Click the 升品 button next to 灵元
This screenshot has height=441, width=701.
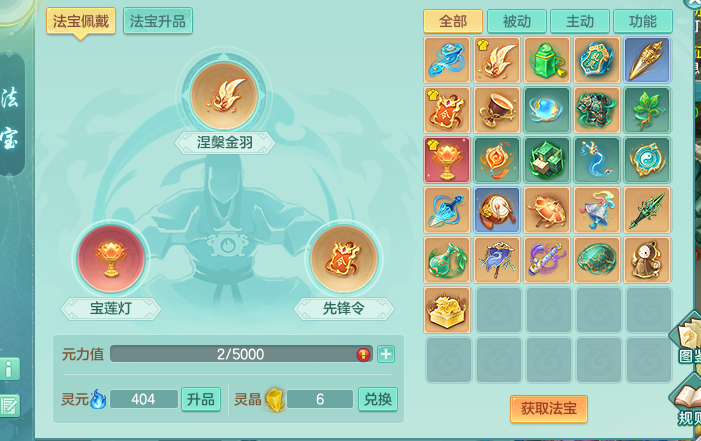point(200,399)
